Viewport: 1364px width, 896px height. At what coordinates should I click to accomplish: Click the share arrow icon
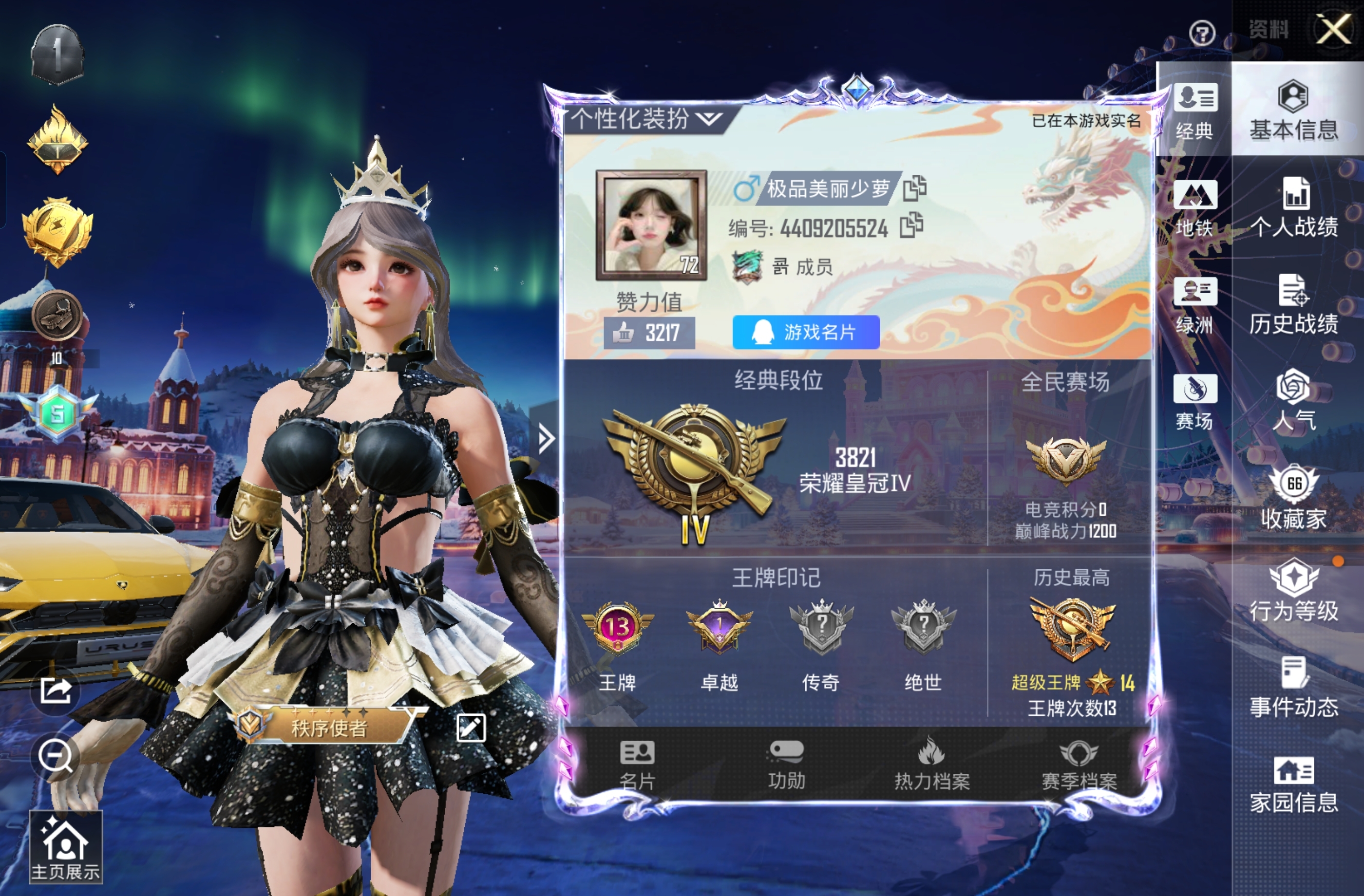55,691
